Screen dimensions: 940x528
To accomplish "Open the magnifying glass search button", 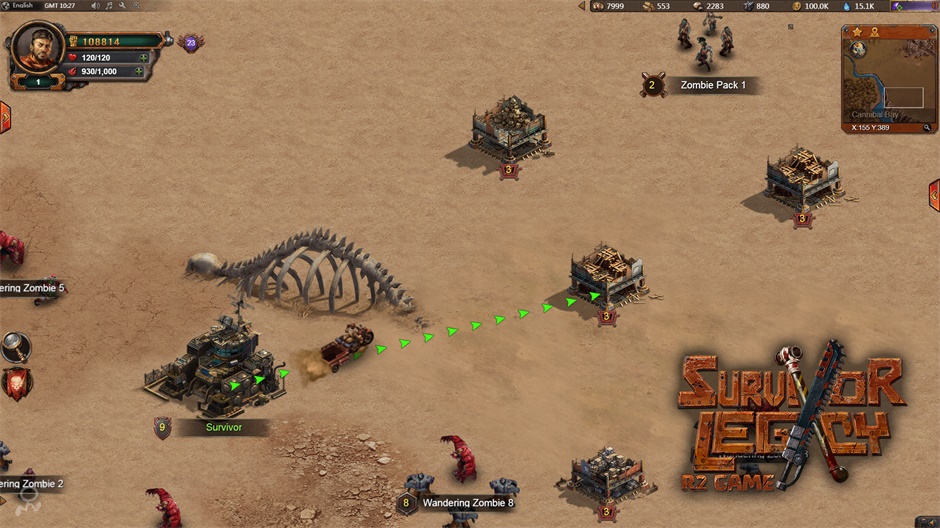I will (x=15, y=347).
